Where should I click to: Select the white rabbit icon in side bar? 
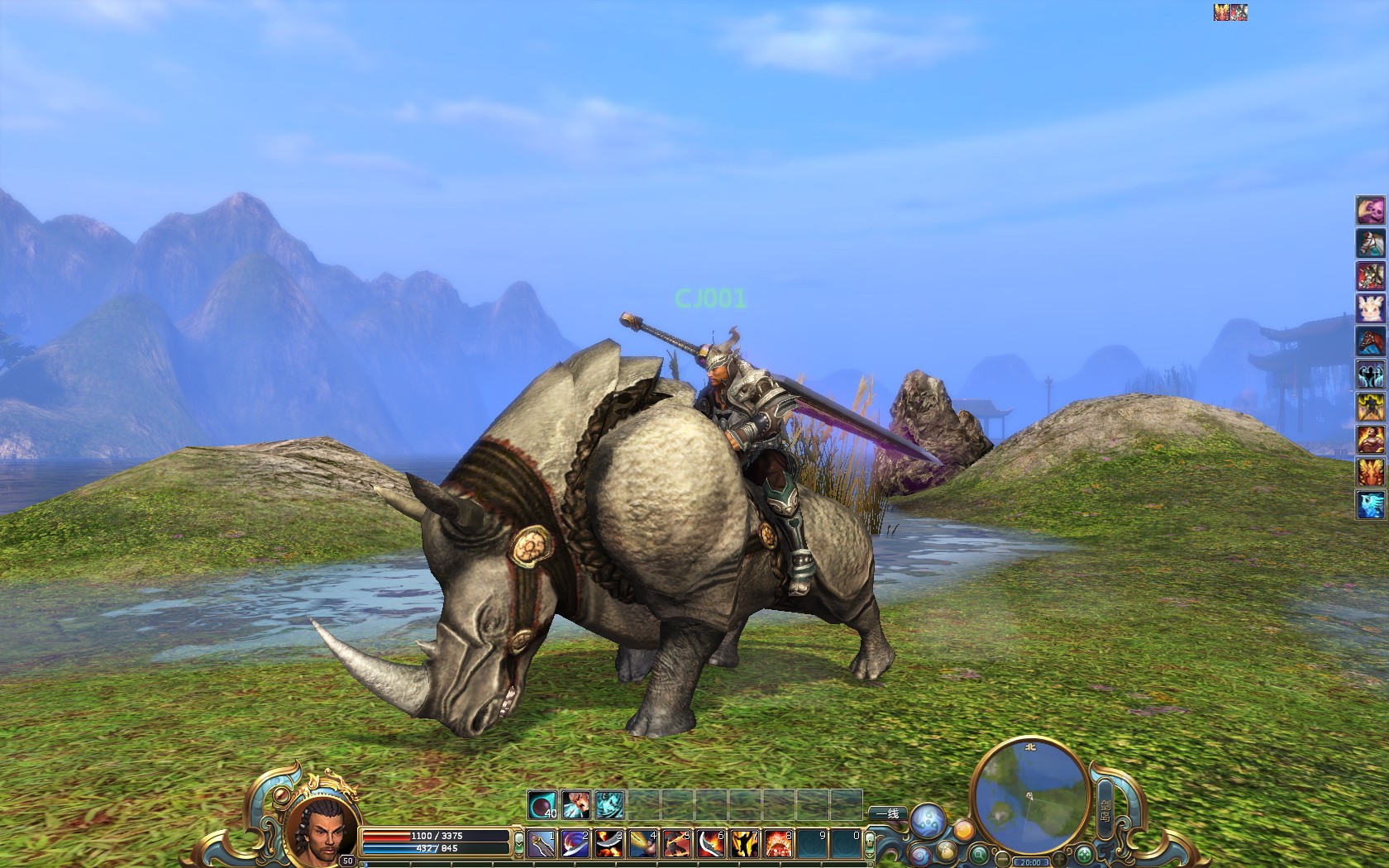[1371, 308]
